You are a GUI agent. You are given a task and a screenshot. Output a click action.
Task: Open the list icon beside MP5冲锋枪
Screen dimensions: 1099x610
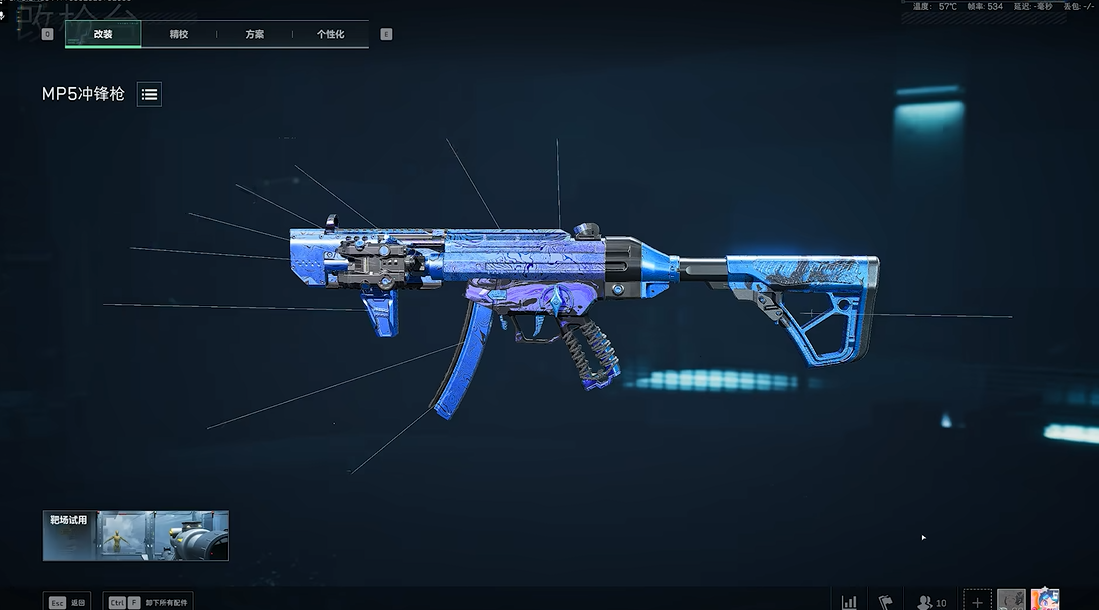tap(149, 94)
